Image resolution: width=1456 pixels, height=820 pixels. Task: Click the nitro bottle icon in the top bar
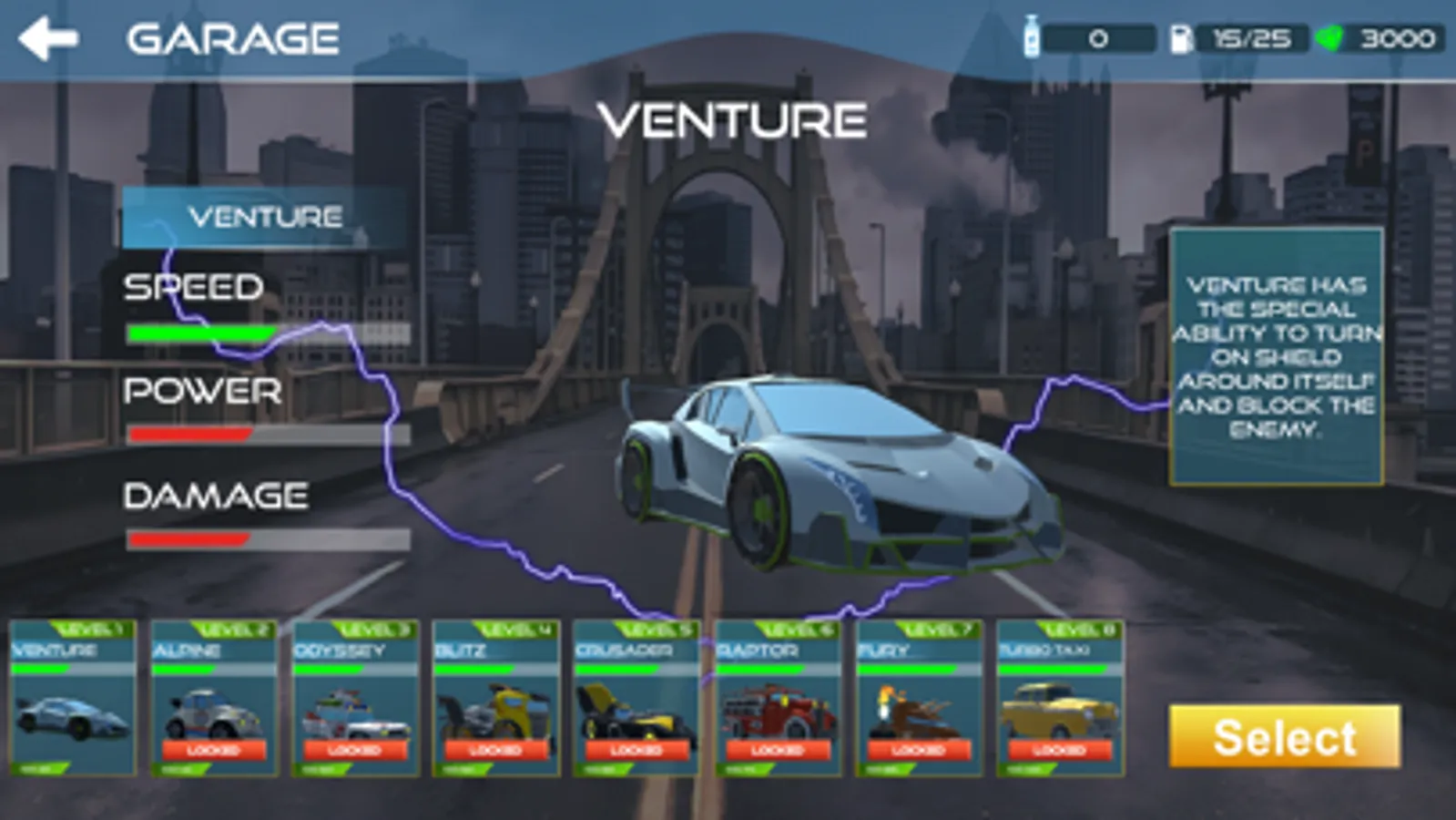pyautogui.click(x=1033, y=36)
